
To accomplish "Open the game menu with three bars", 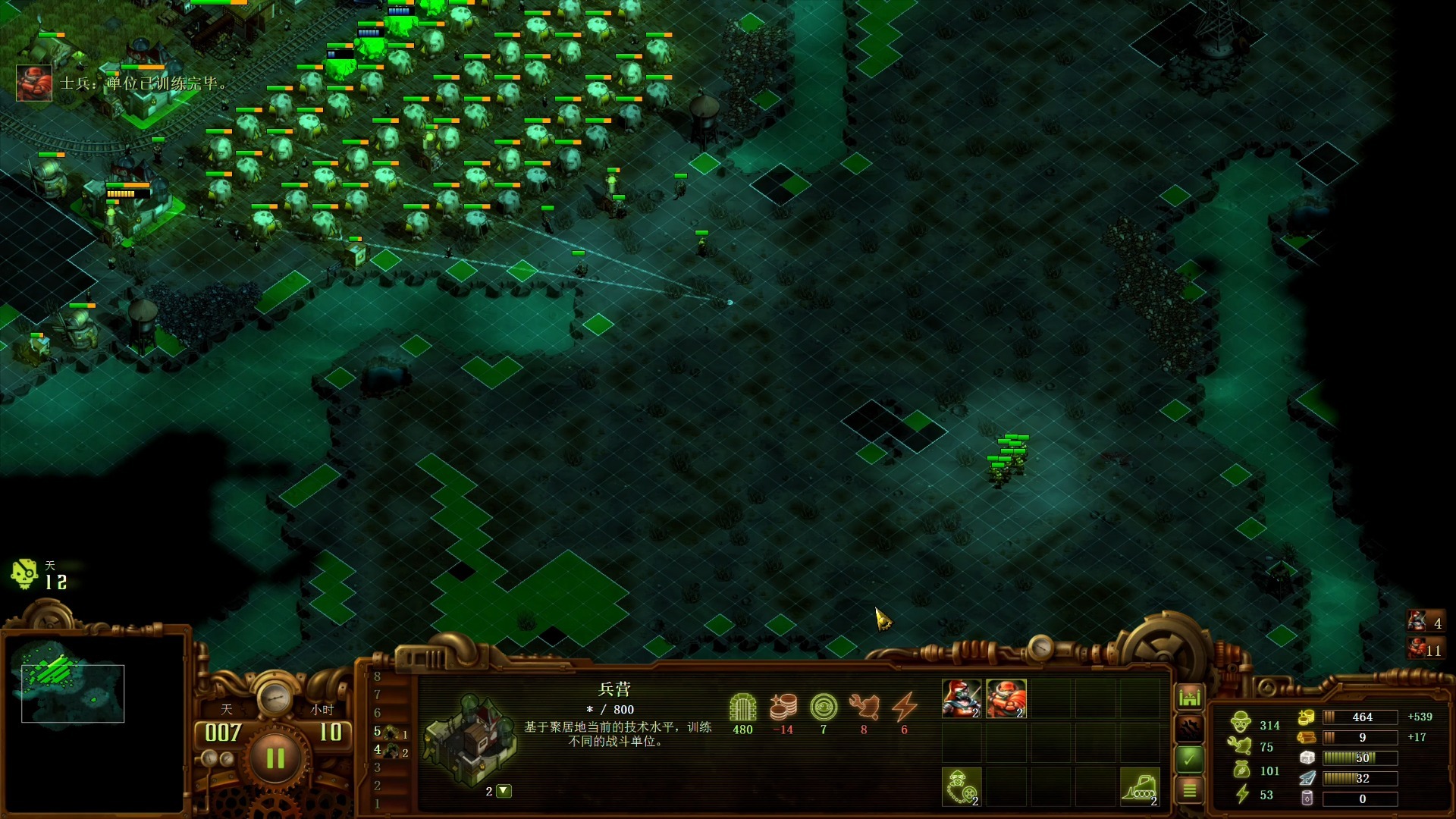I will click(1189, 790).
